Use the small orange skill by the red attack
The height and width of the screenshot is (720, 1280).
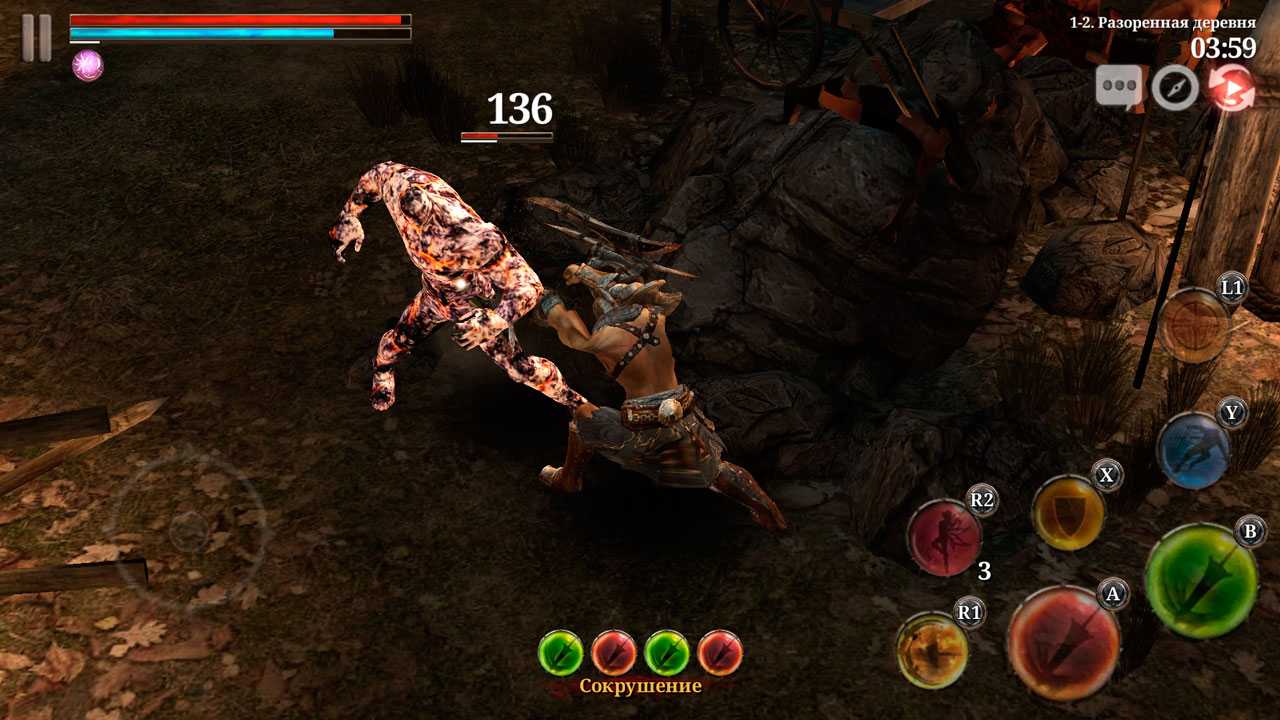point(932,650)
